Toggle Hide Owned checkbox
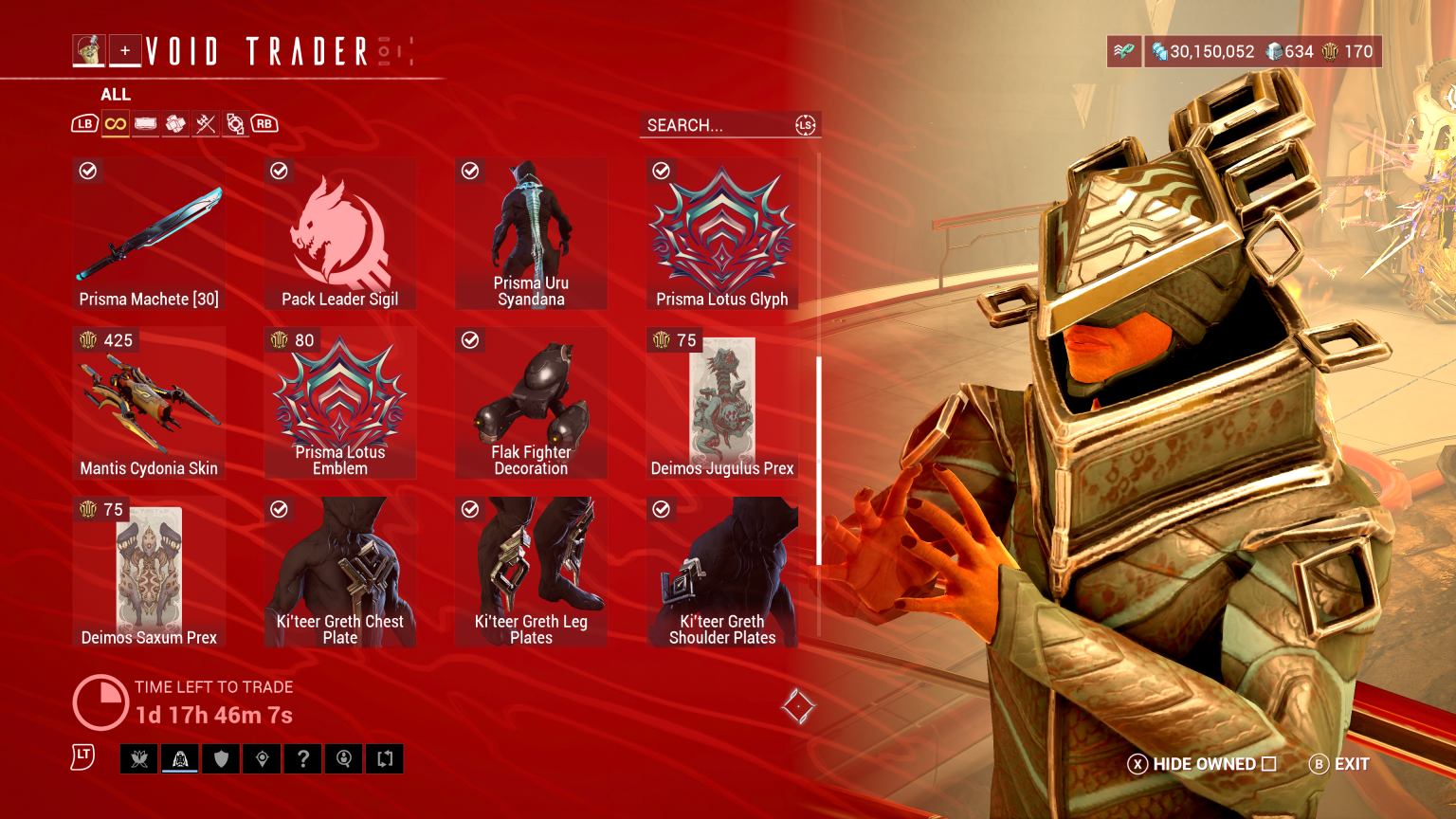Screen dimensions: 1456x819 pos(1269,764)
